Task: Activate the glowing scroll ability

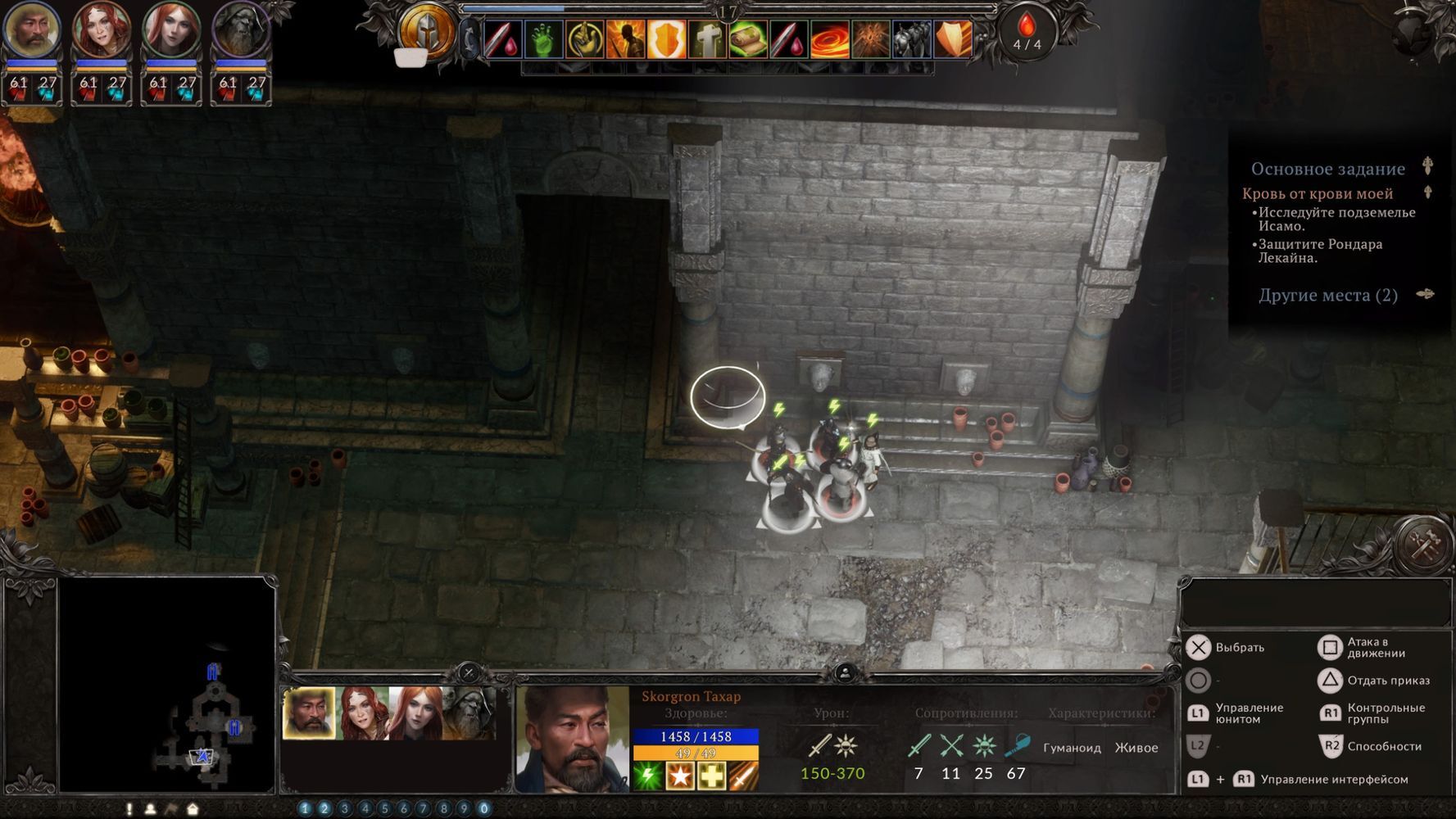Action: [x=748, y=39]
